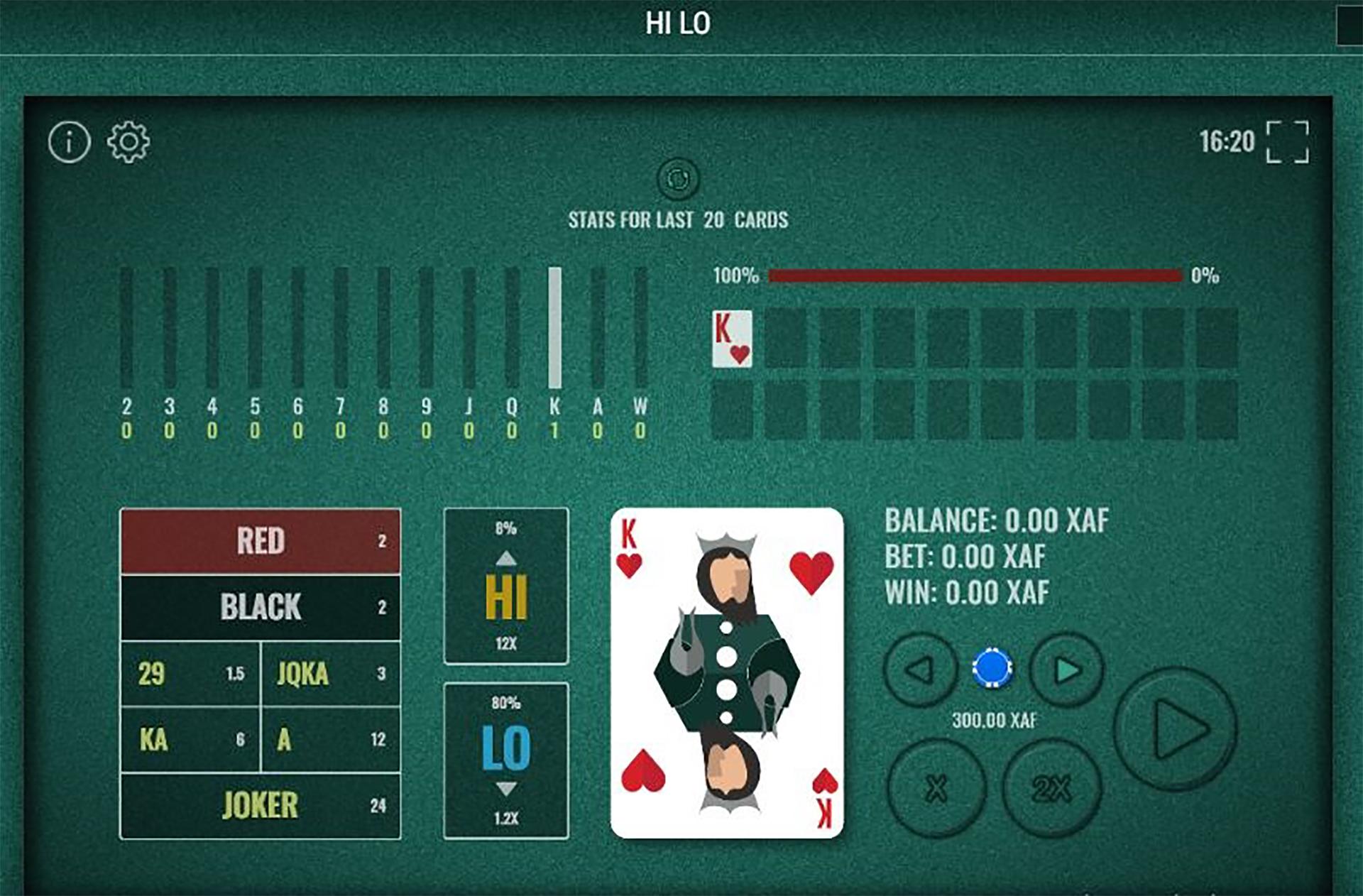Screen dimensions: 1363x896
Task: Choose the single A bet paying 12
Action: (331, 739)
